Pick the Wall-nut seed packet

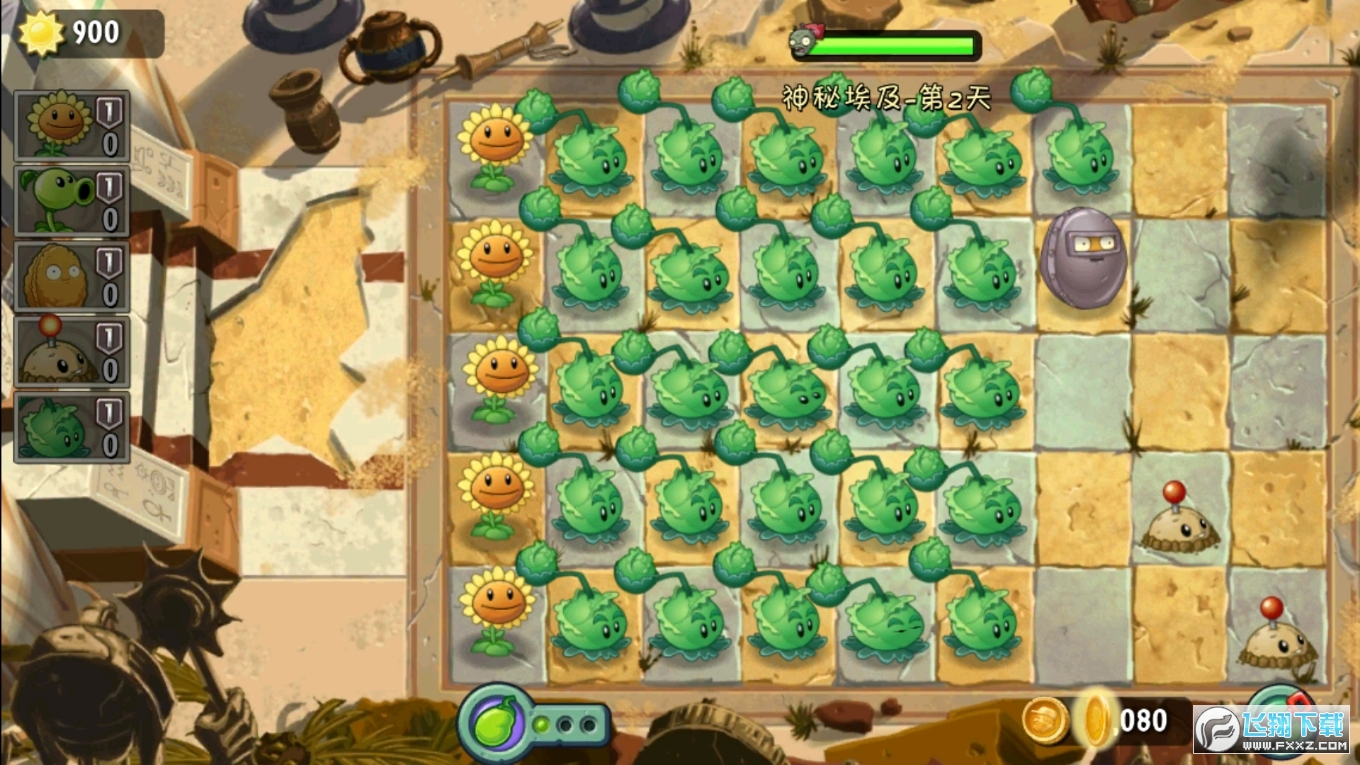pyautogui.click(x=71, y=276)
